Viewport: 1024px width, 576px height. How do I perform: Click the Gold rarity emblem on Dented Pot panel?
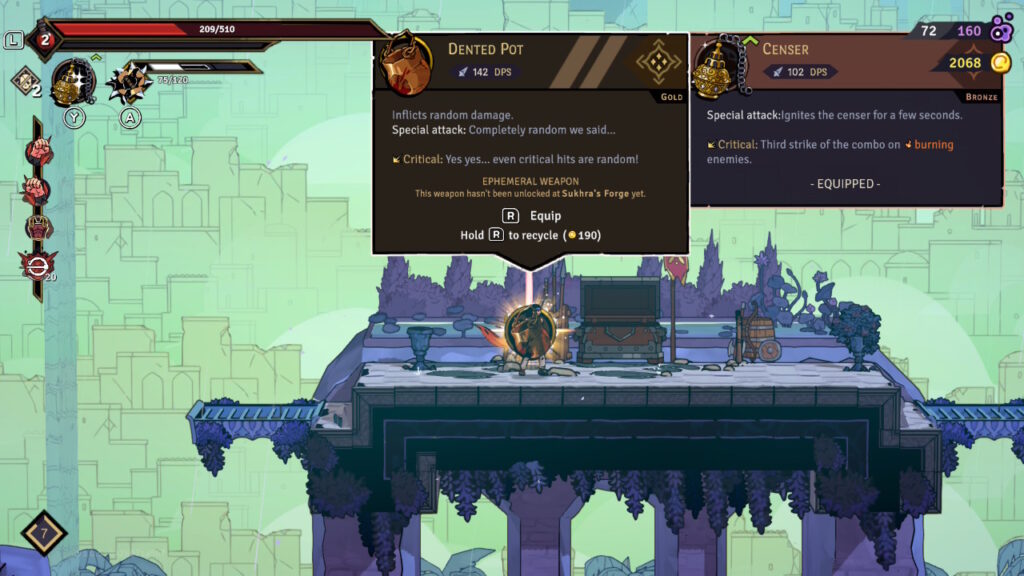click(659, 63)
